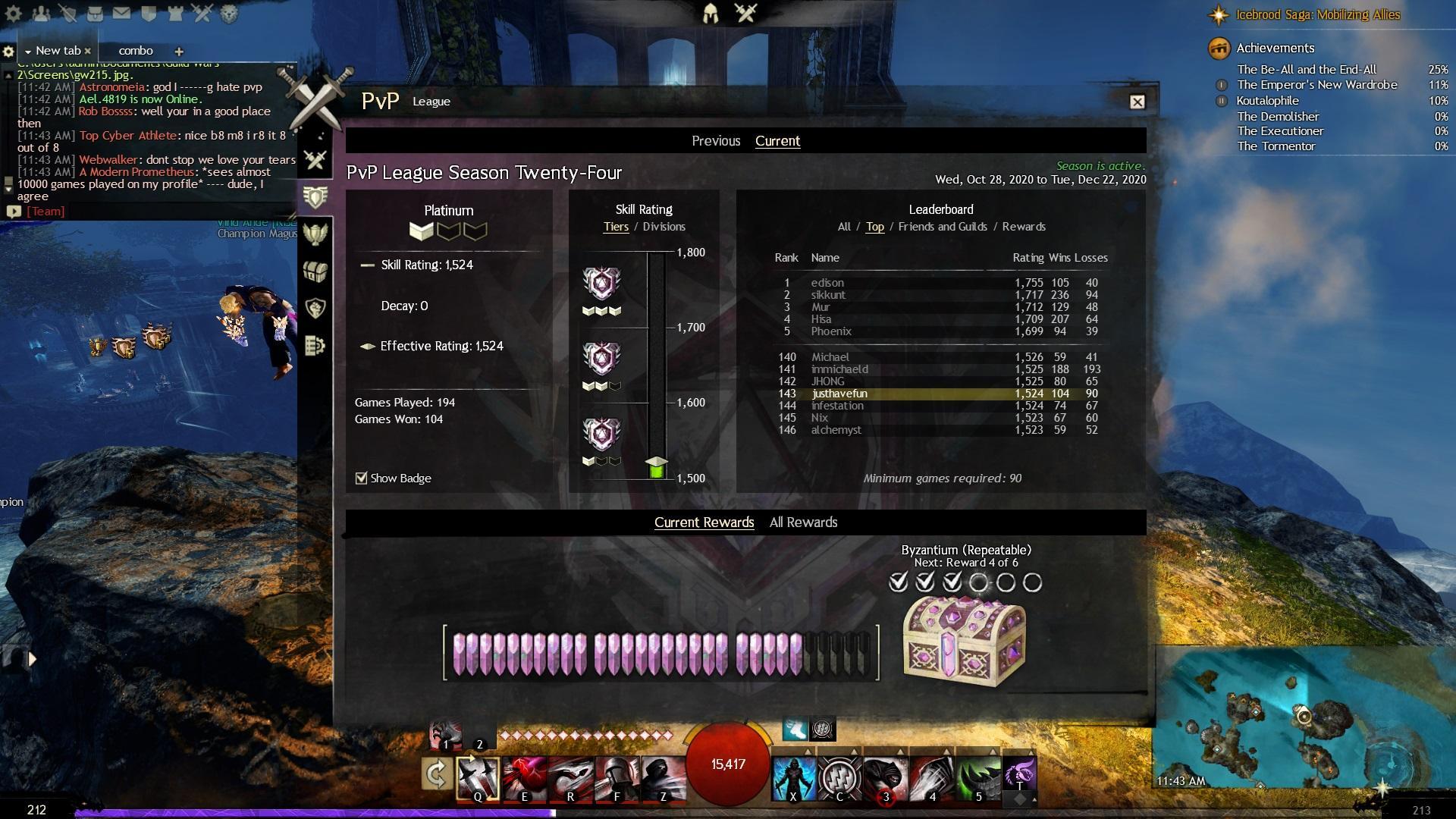Image resolution: width=1456 pixels, height=819 pixels.
Task: Open the hero panel sword-and-shield icon
Action: point(68,13)
